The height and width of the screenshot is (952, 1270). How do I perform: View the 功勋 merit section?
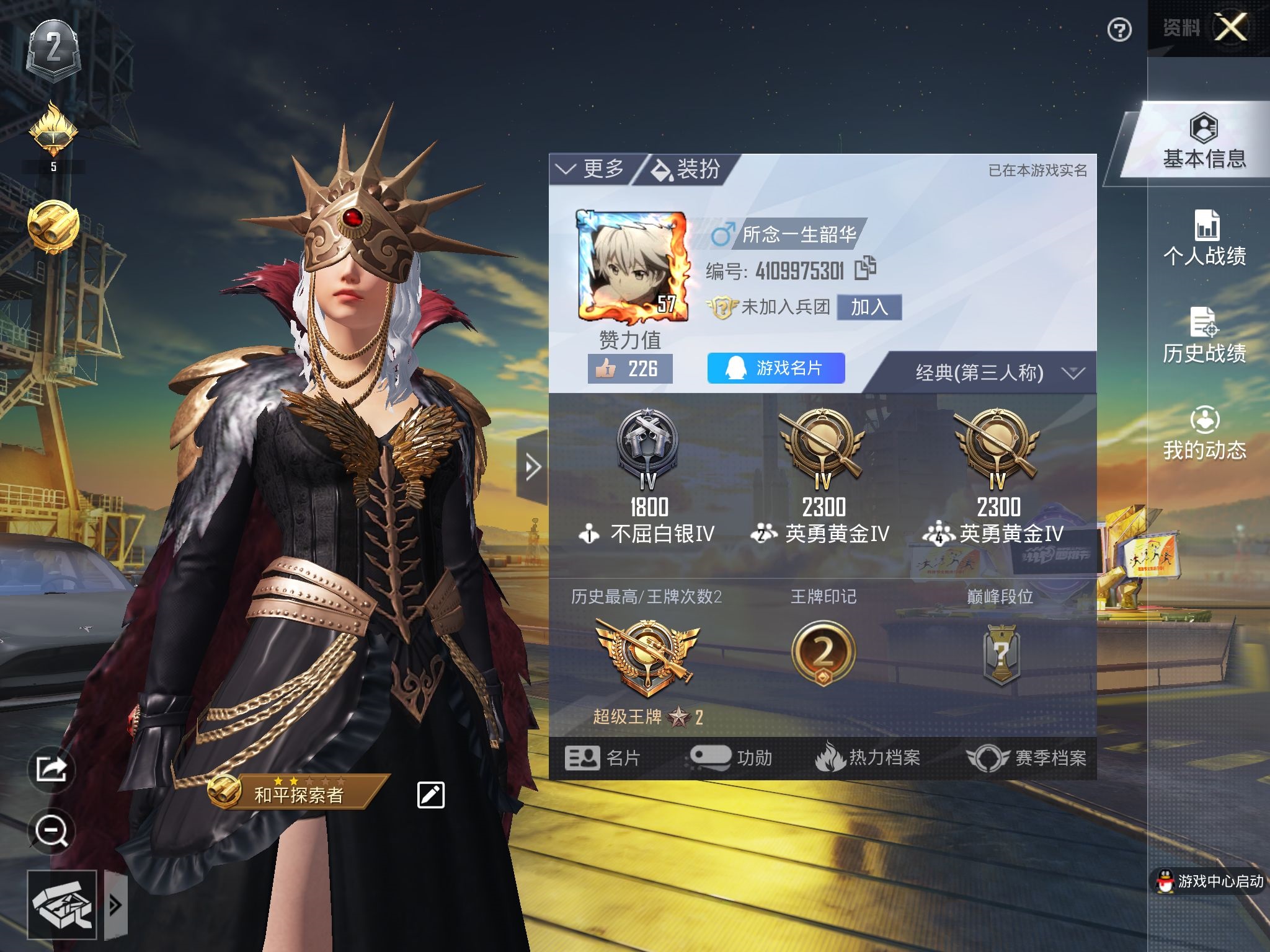point(732,757)
